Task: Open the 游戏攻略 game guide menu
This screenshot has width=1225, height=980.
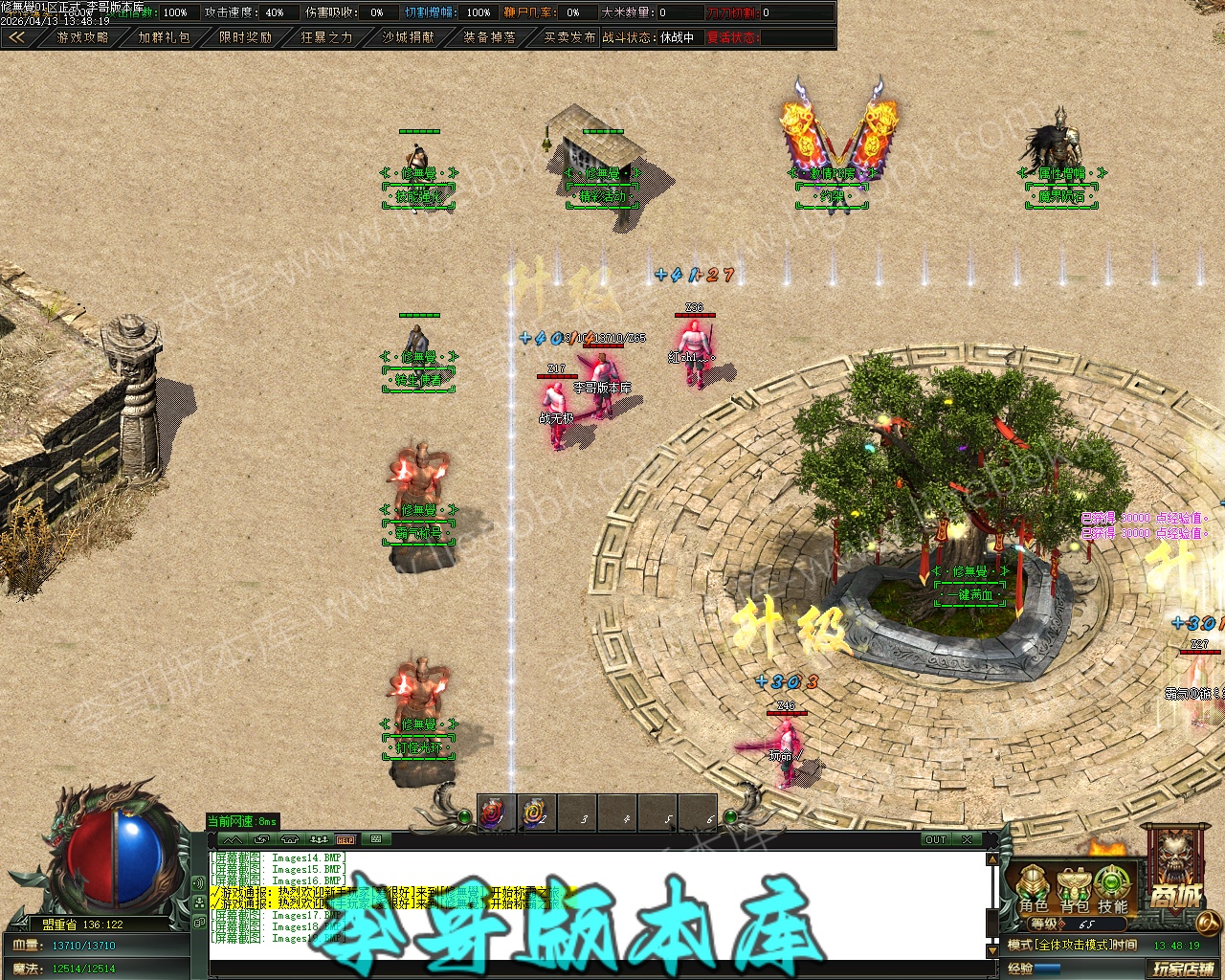Action: [x=82, y=37]
